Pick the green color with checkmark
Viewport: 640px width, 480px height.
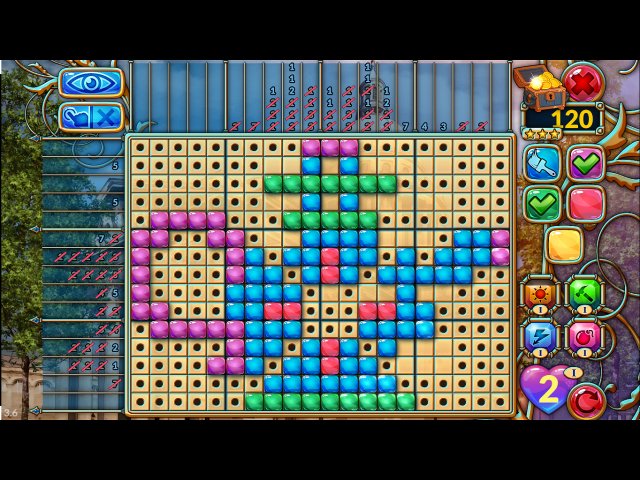(543, 203)
